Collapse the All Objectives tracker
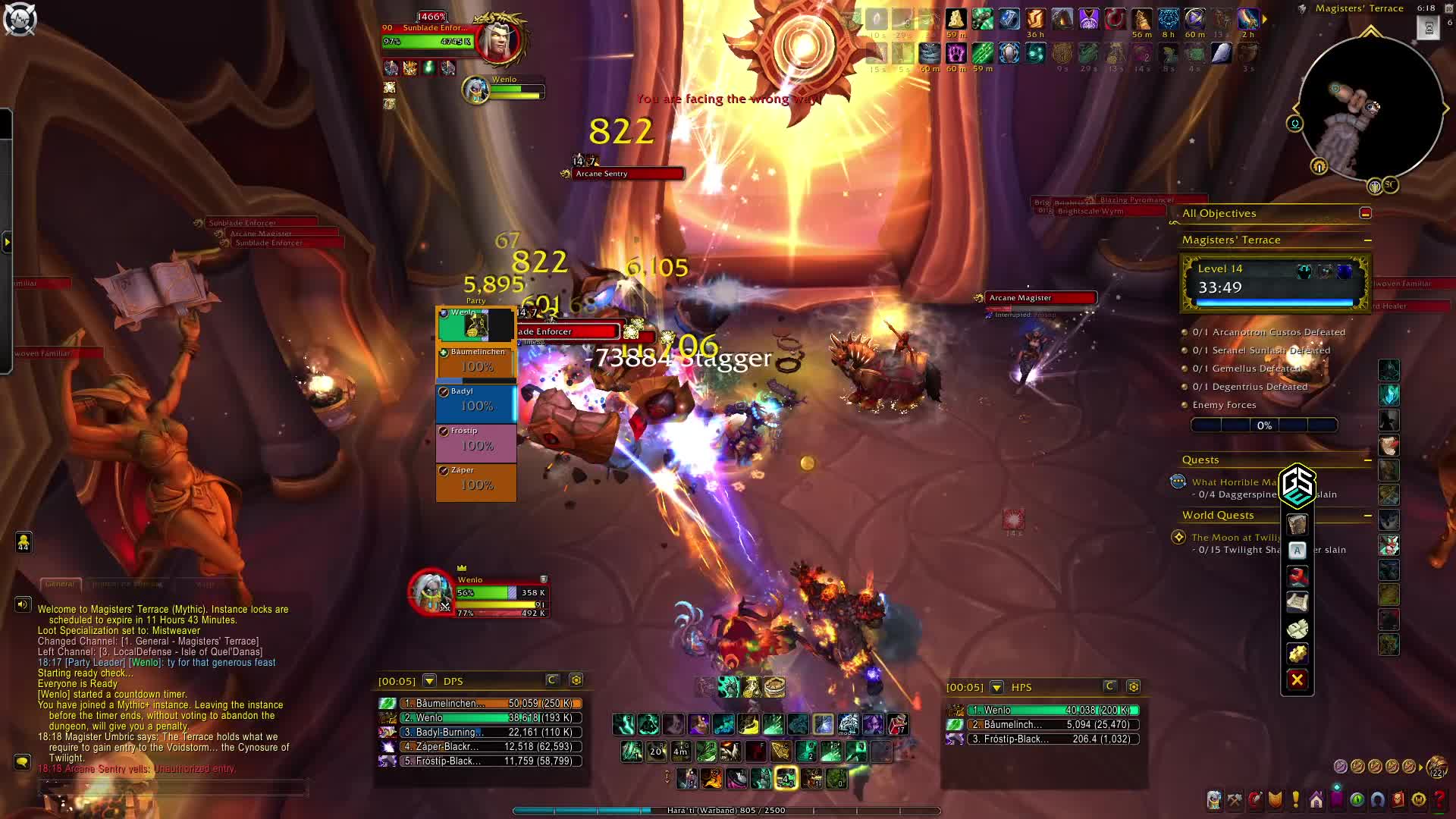The width and height of the screenshot is (1456, 819). pos(1366,214)
